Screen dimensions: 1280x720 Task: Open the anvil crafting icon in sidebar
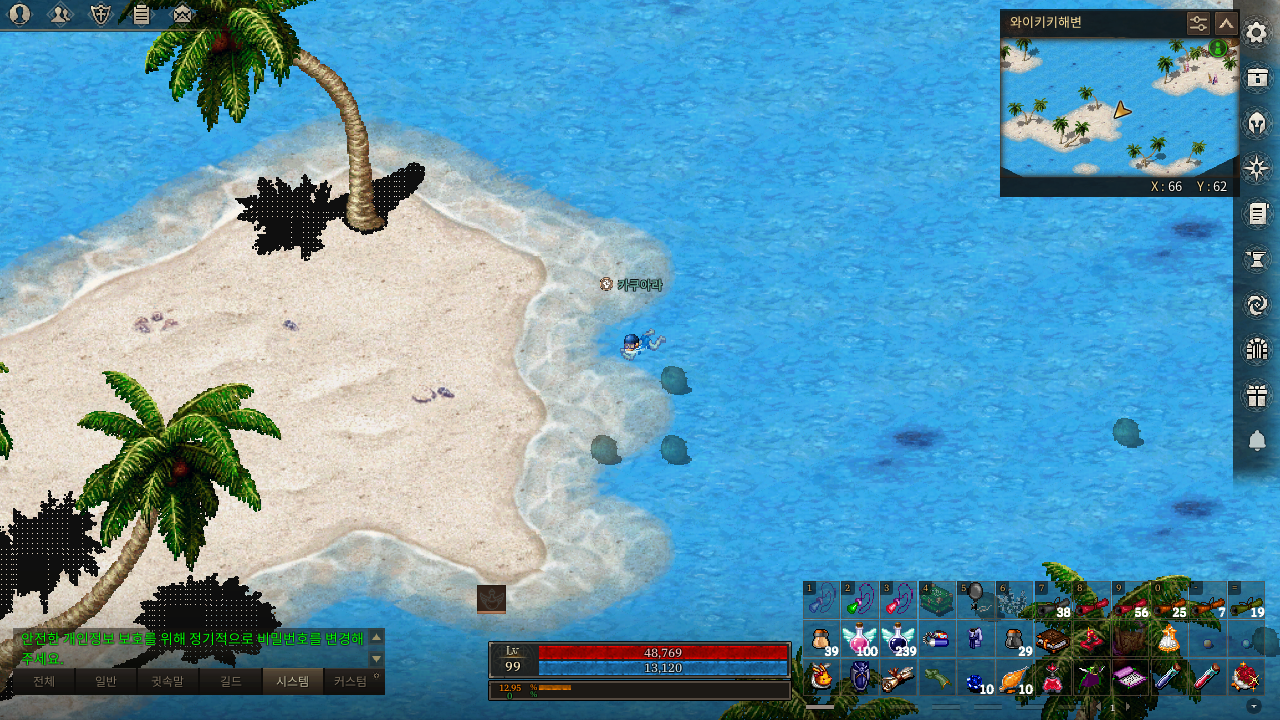tap(1256, 259)
